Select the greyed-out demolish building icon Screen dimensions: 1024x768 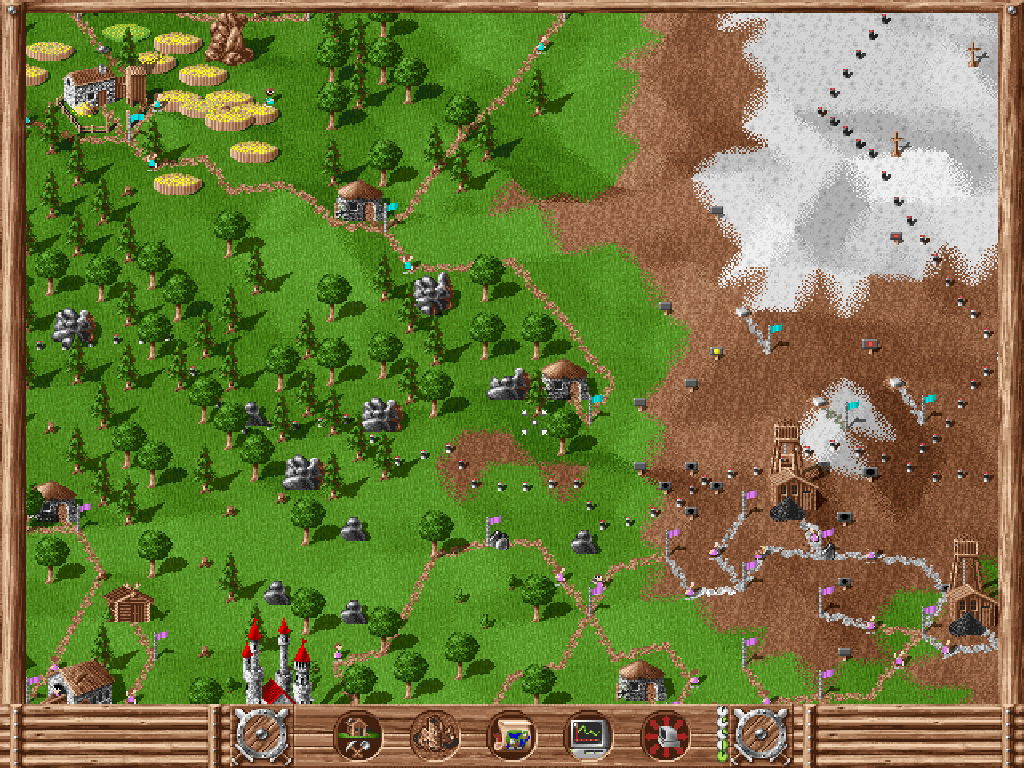pyautogui.click(x=434, y=736)
